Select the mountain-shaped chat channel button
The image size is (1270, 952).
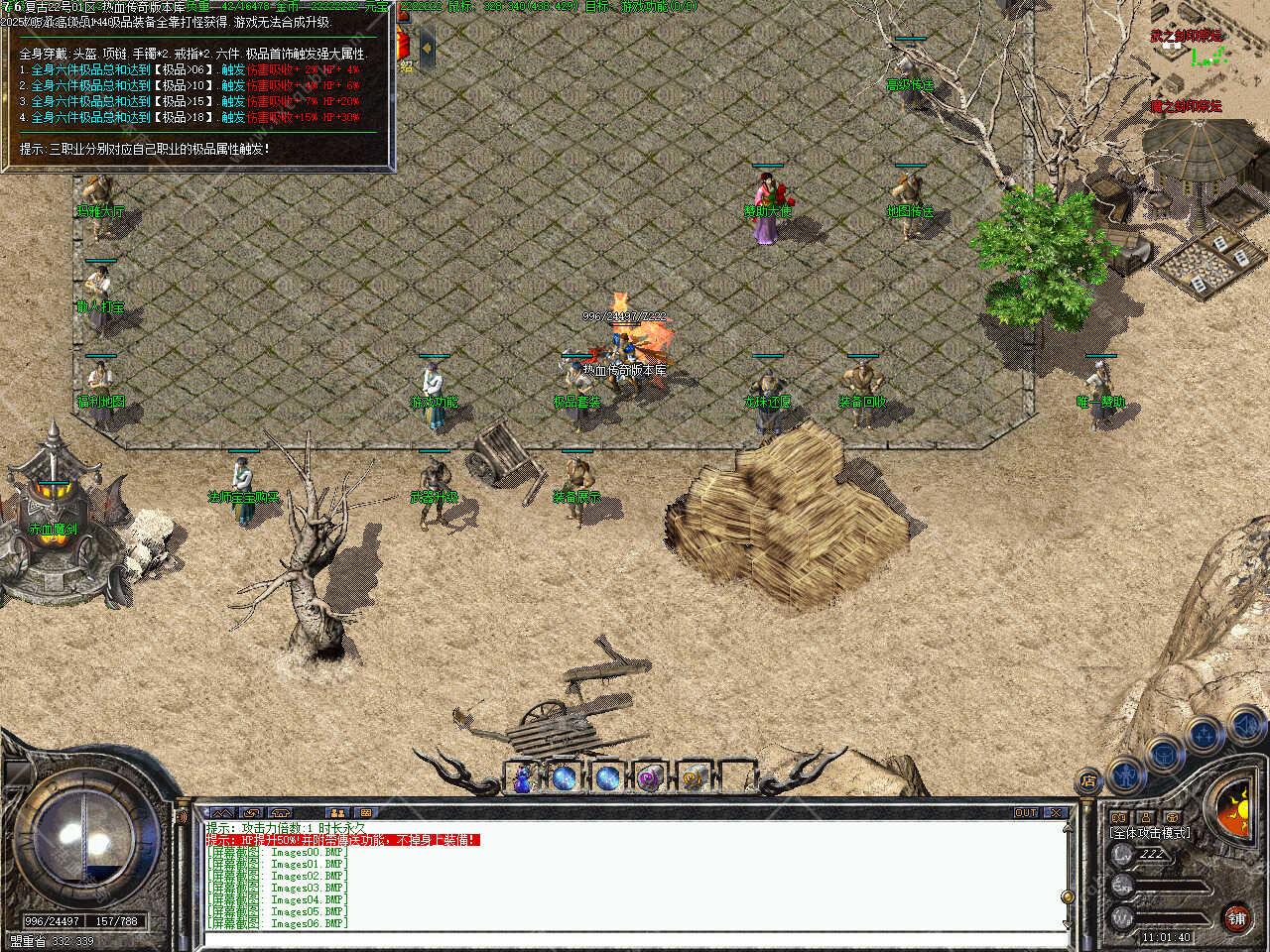[x=220, y=813]
